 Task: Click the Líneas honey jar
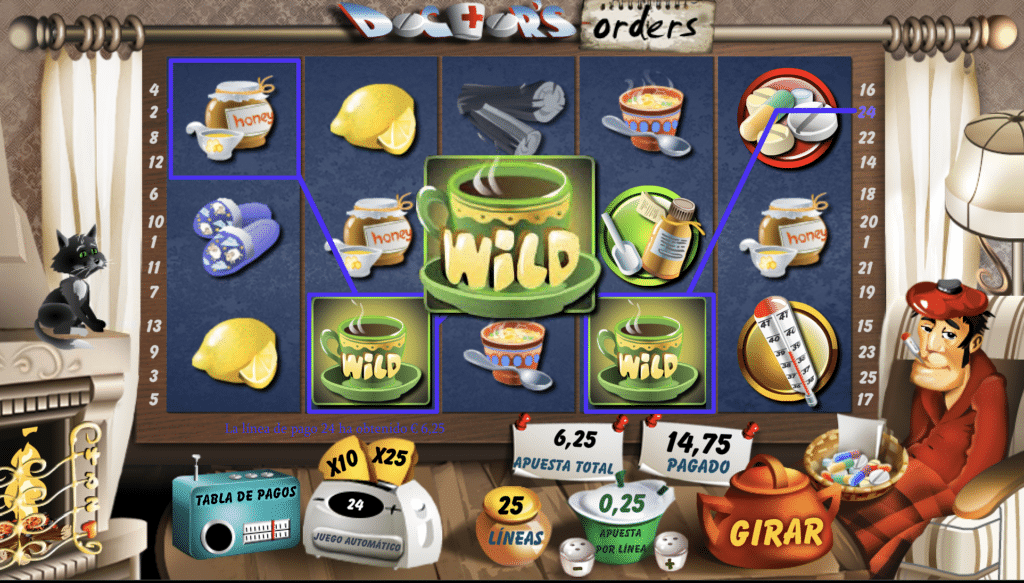click(x=511, y=520)
